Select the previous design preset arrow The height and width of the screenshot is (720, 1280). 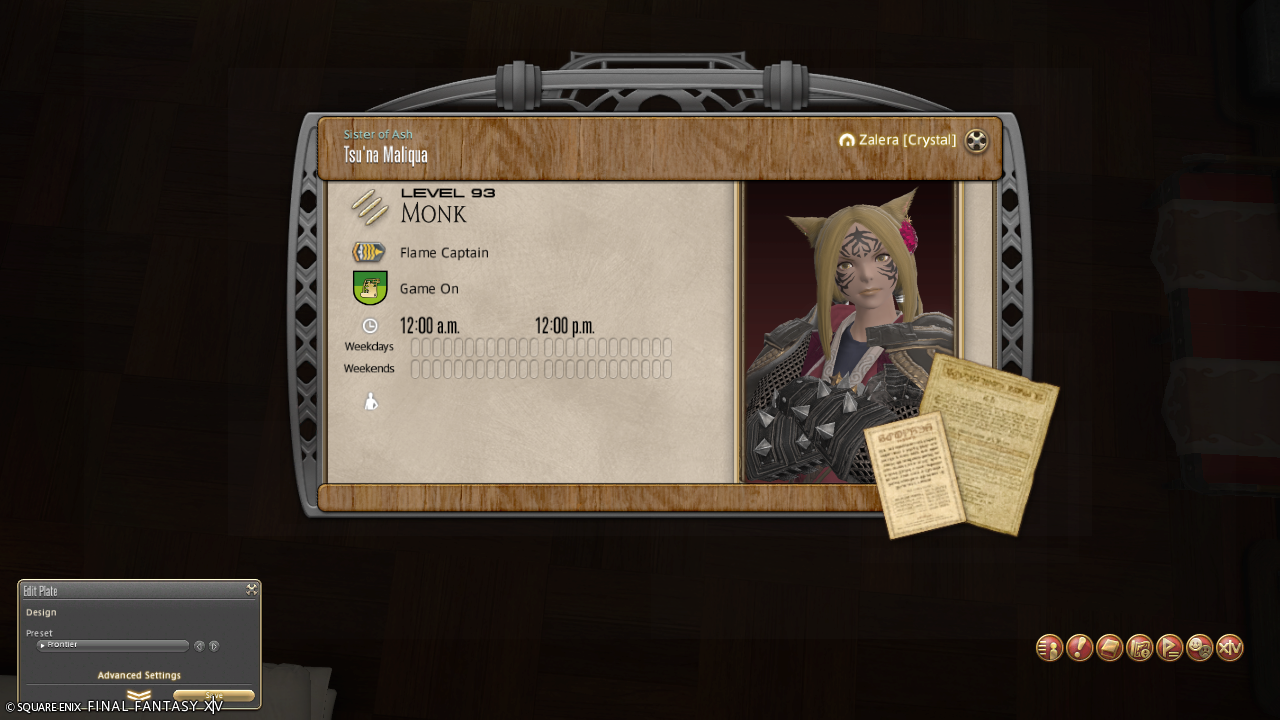pos(199,646)
